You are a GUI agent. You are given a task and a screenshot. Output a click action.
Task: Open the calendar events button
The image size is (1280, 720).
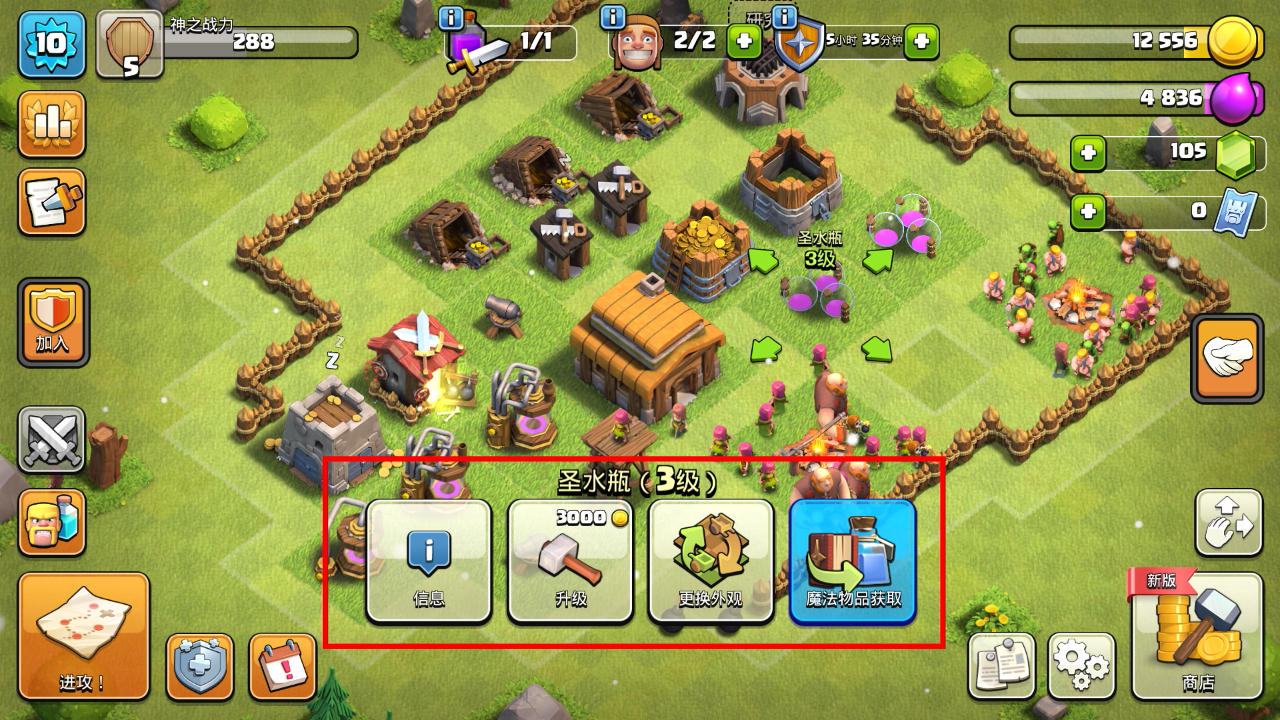[282, 666]
